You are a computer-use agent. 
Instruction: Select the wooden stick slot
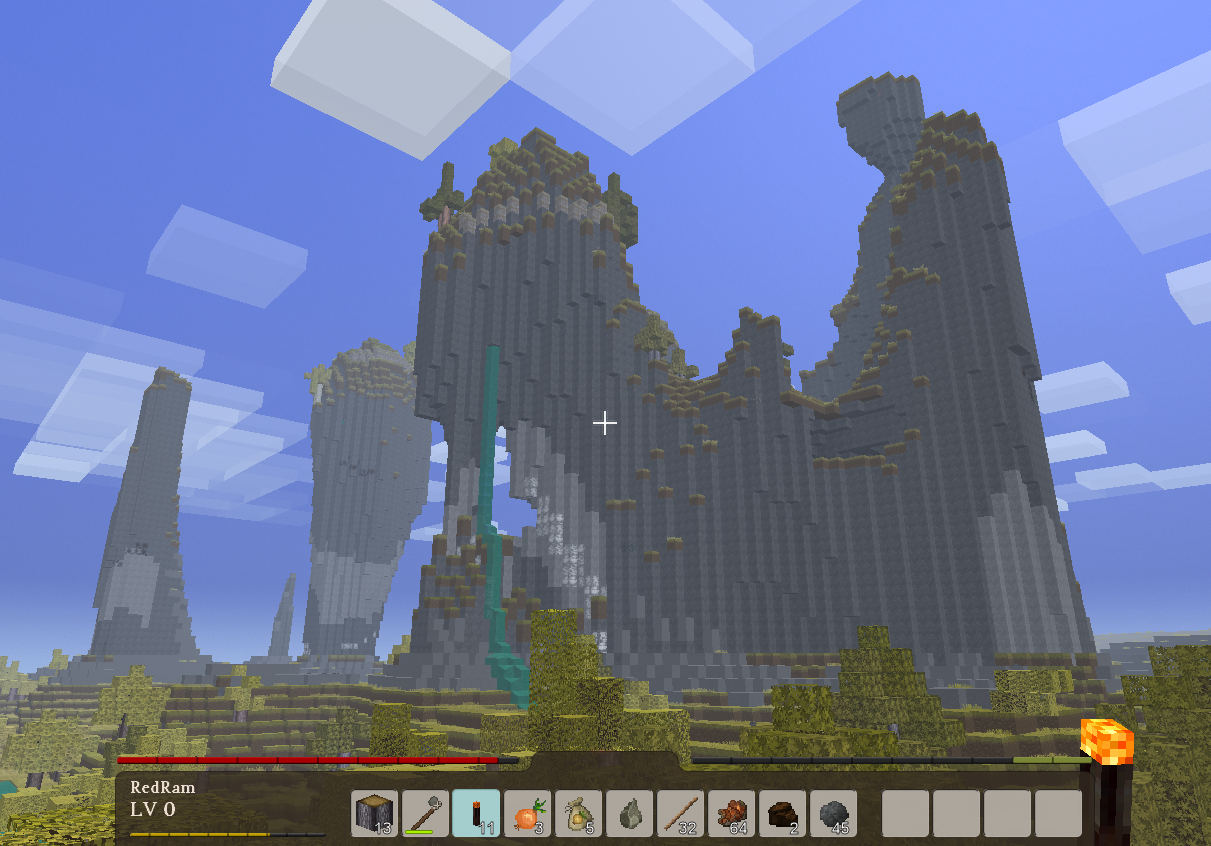(680, 813)
